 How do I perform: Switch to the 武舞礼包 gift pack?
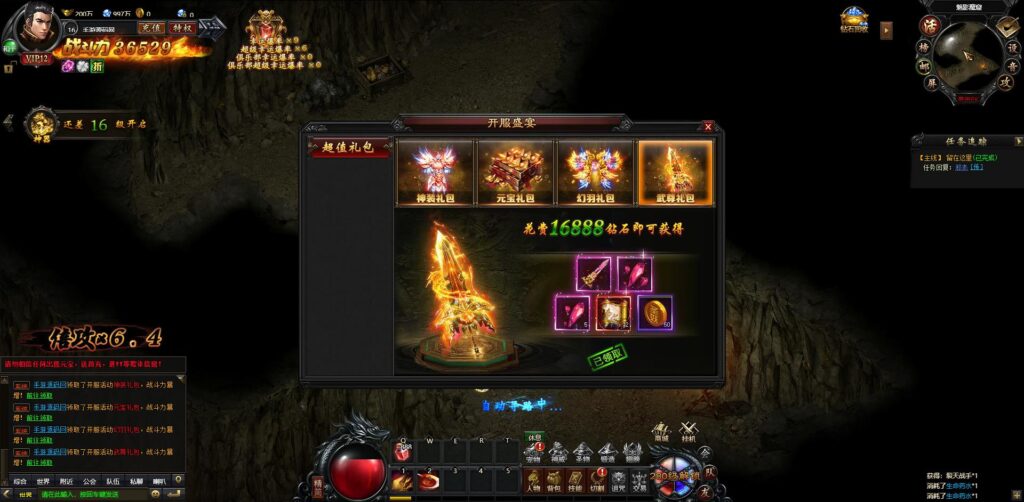tap(675, 172)
